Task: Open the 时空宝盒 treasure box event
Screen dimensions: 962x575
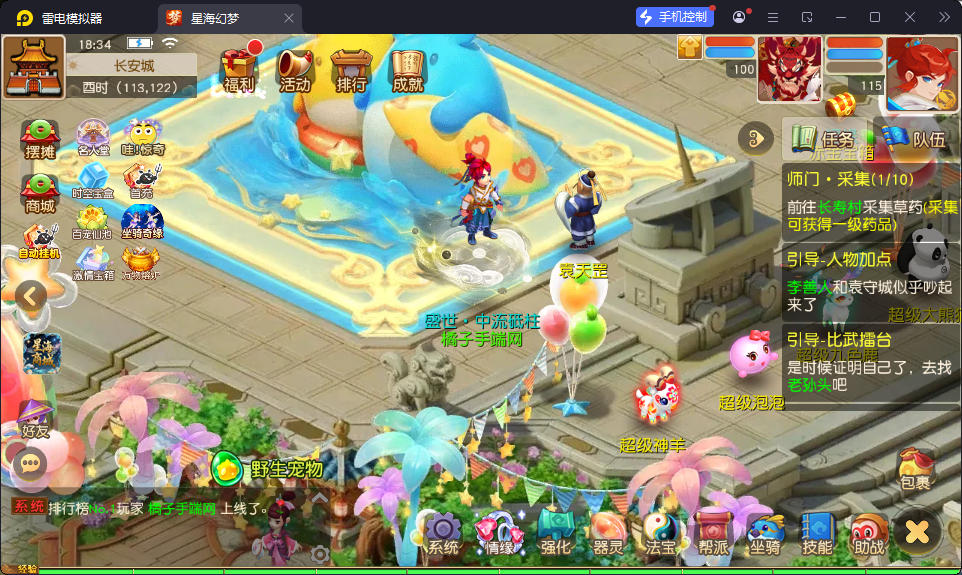Action: point(93,180)
